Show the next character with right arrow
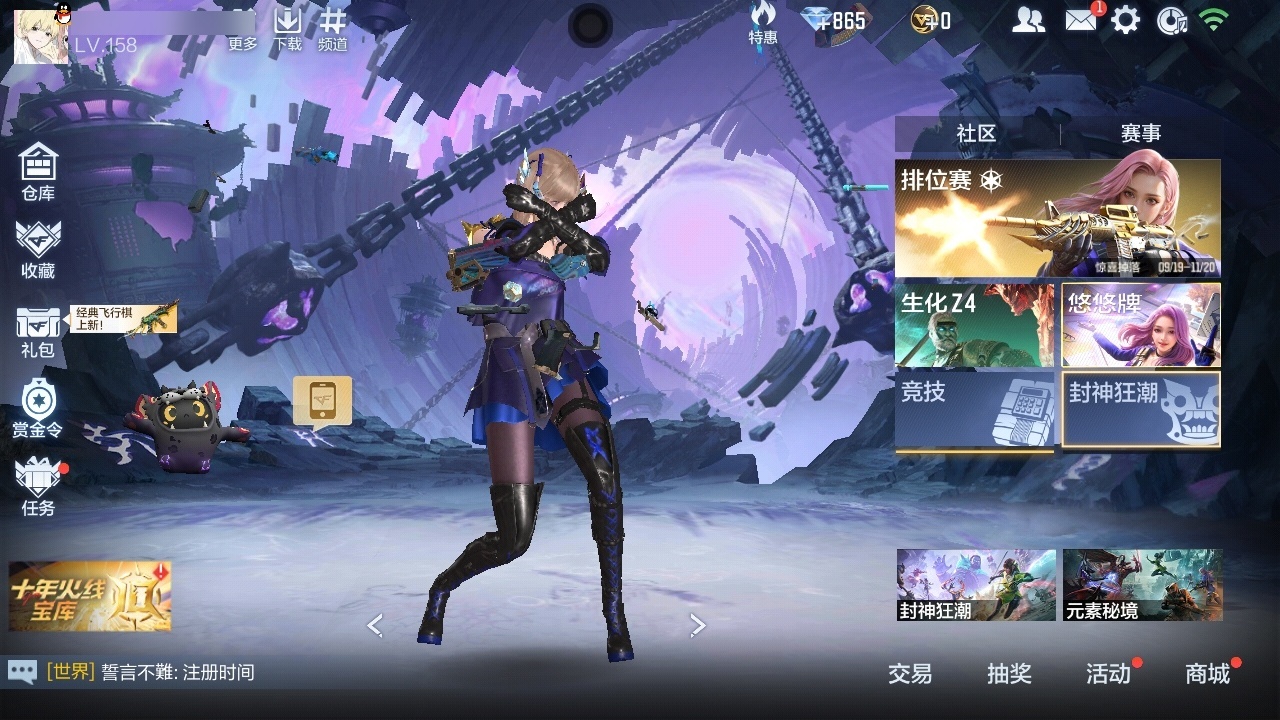The width and height of the screenshot is (1280, 720). coord(698,625)
